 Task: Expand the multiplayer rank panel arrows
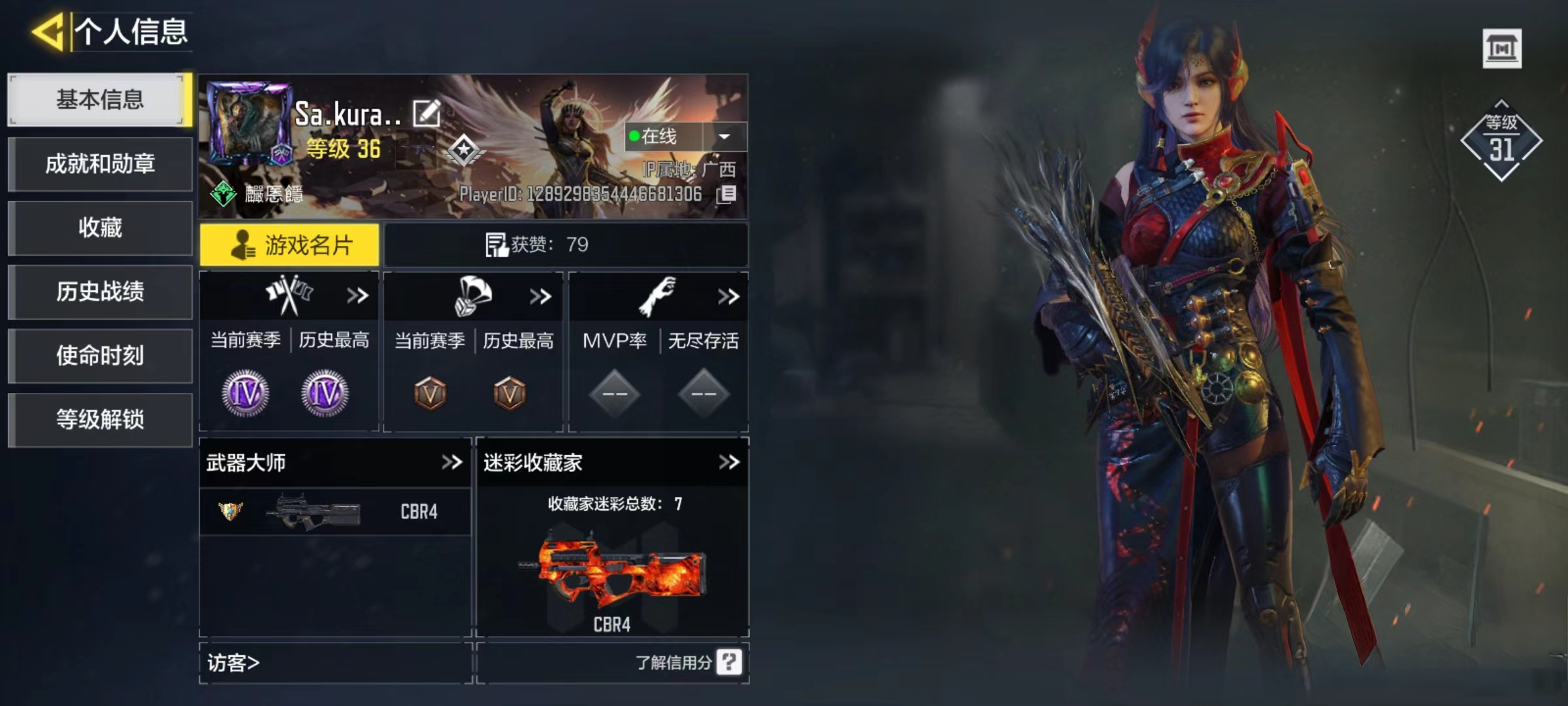357,296
